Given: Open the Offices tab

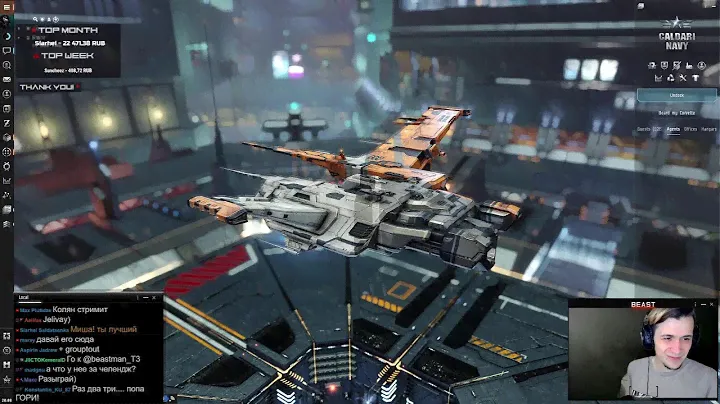Looking at the screenshot, I should (690, 129).
